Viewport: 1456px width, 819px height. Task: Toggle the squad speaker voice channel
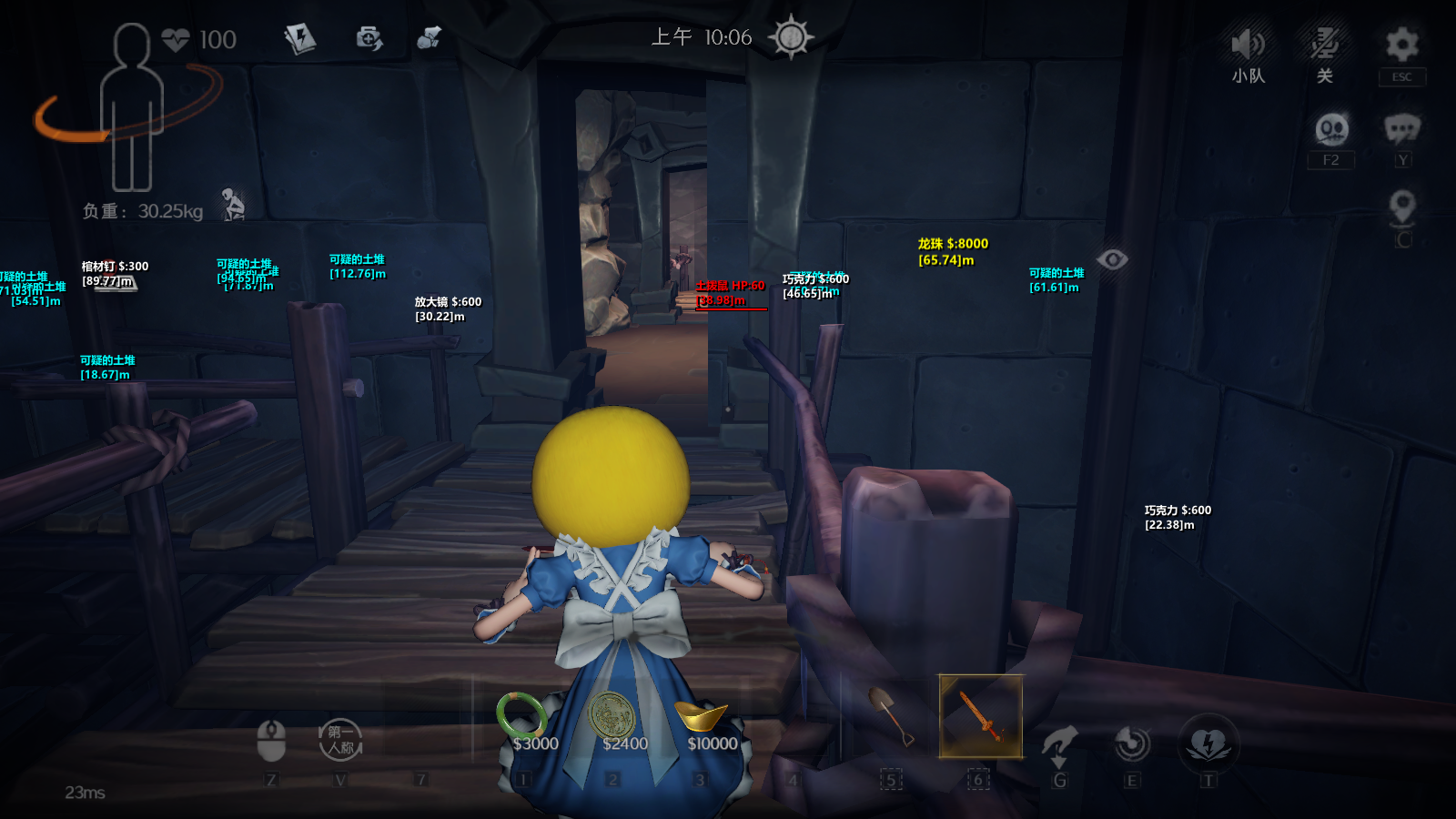tap(1248, 45)
